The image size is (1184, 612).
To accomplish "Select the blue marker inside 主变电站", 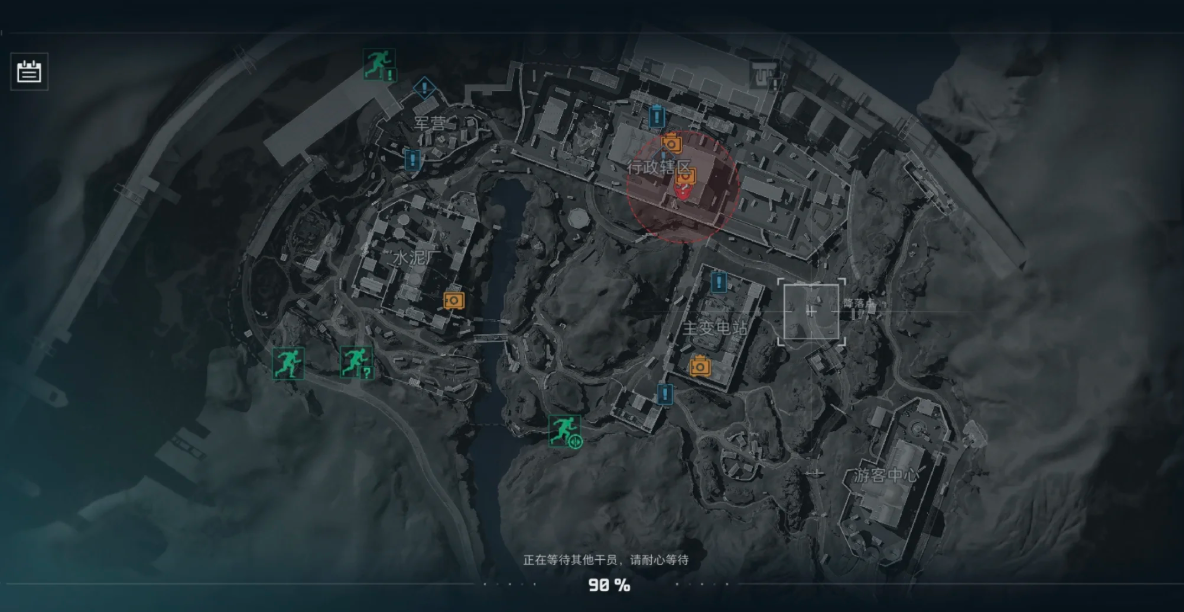I will [718, 282].
